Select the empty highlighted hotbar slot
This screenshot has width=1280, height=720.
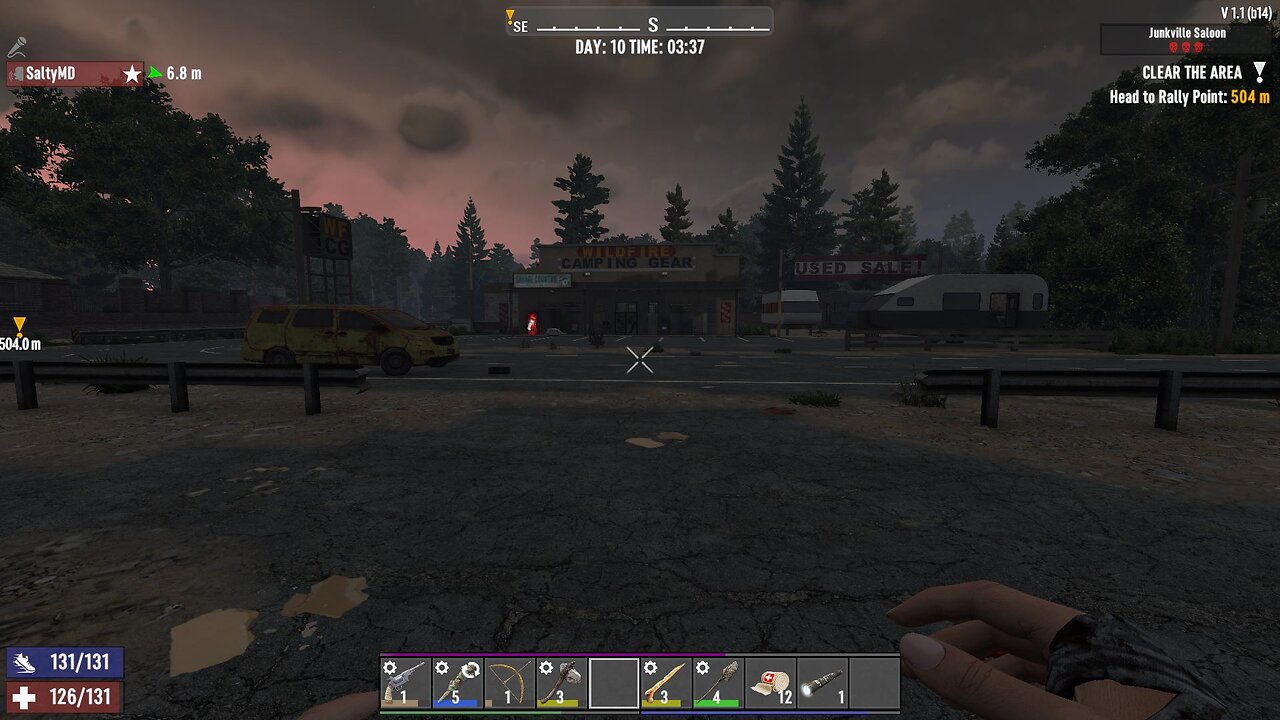tap(614, 683)
